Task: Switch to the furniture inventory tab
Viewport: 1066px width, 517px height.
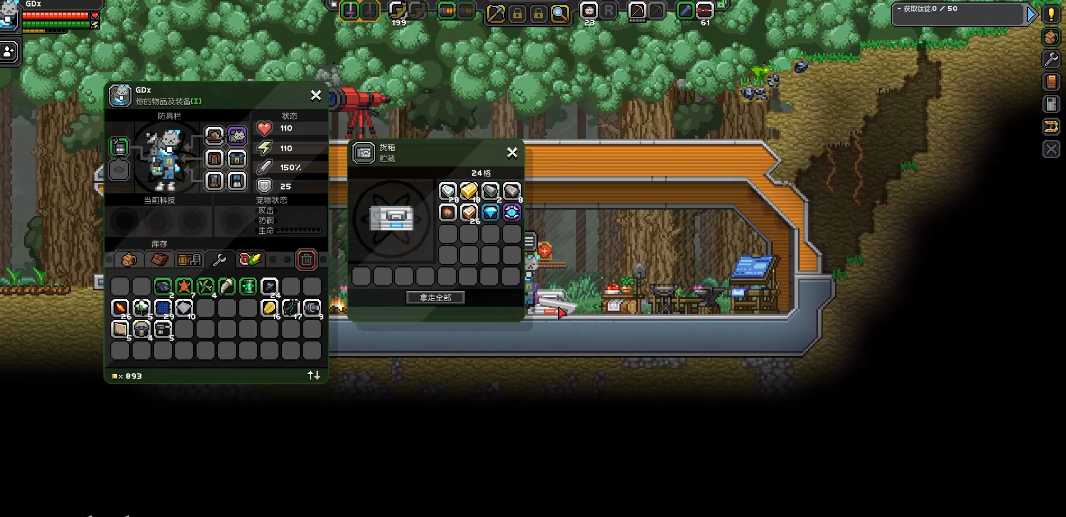Action: pos(189,260)
